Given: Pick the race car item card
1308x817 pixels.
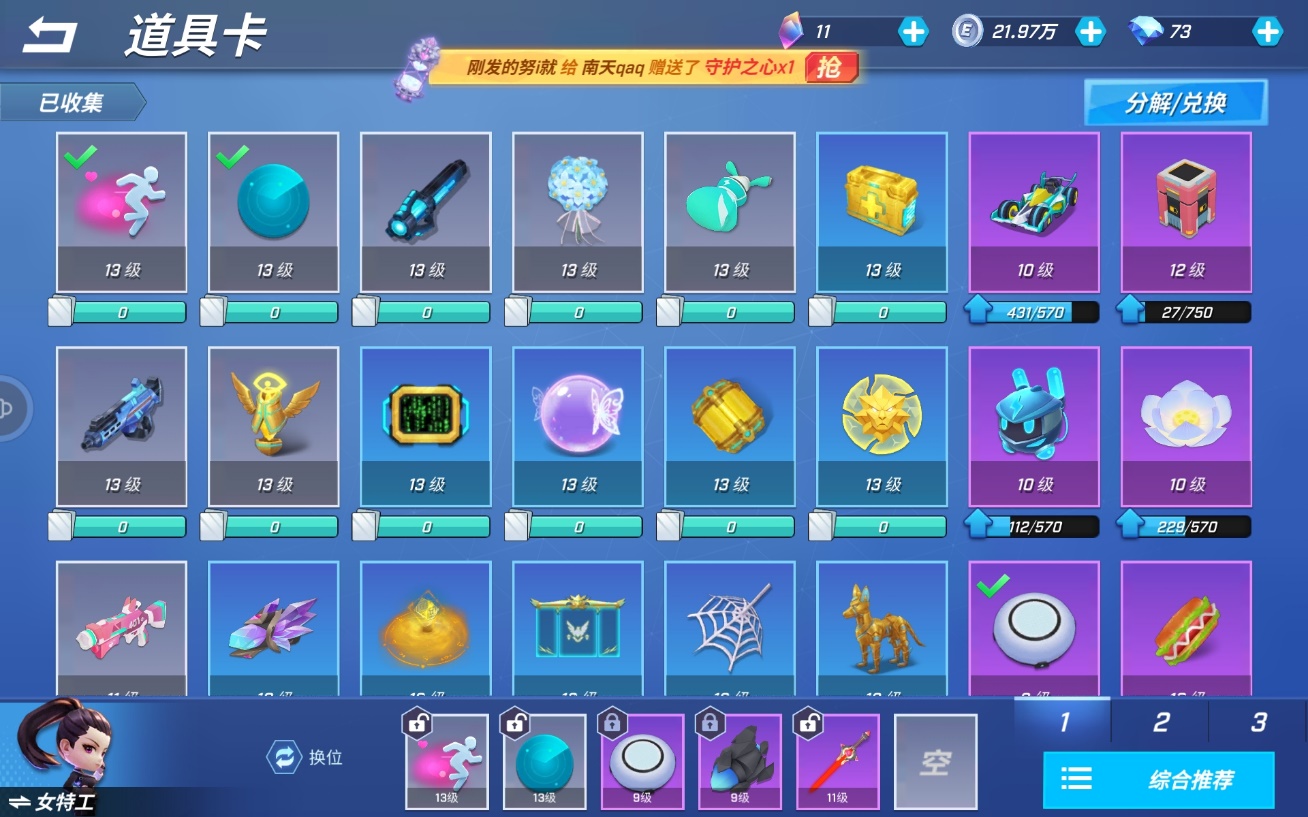Looking at the screenshot, I should [x=1034, y=211].
